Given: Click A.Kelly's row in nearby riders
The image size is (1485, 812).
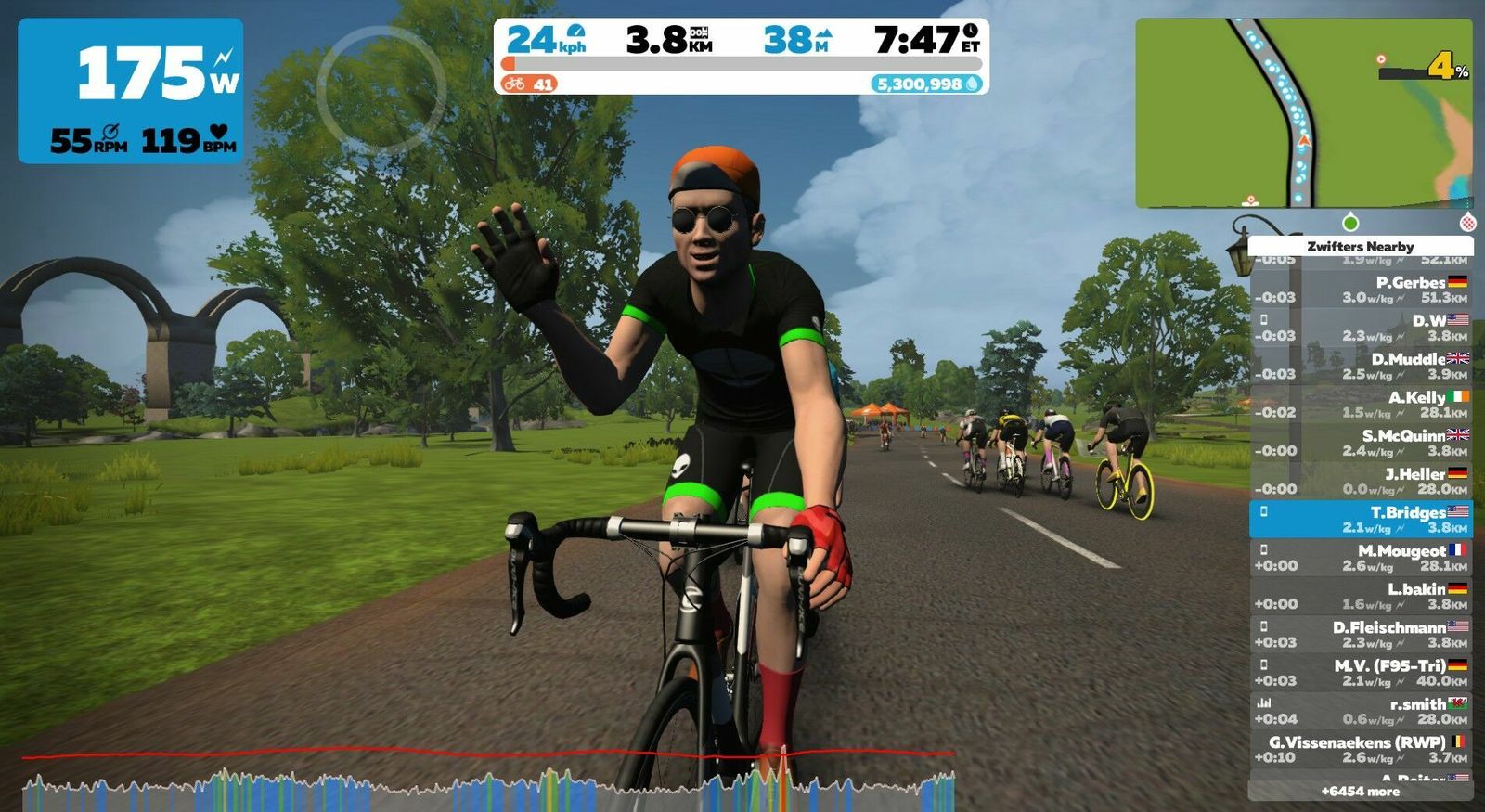Looking at the screenshot, I should coord(1361,405).
